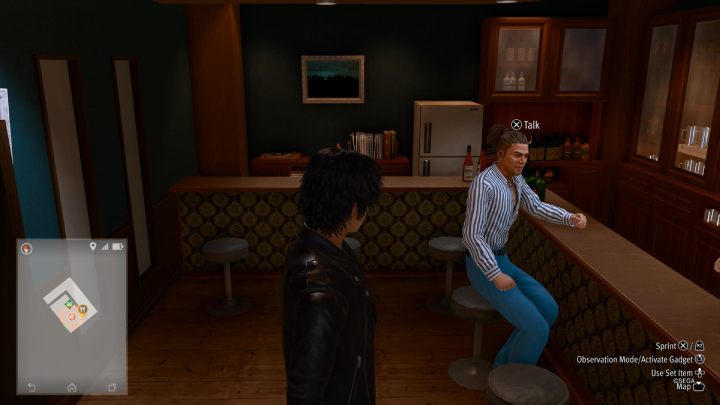This screenshot has height=405, width=720.
Task: Open the phone-style minimap
Action: pyautogui.click(x=71, y=316)
